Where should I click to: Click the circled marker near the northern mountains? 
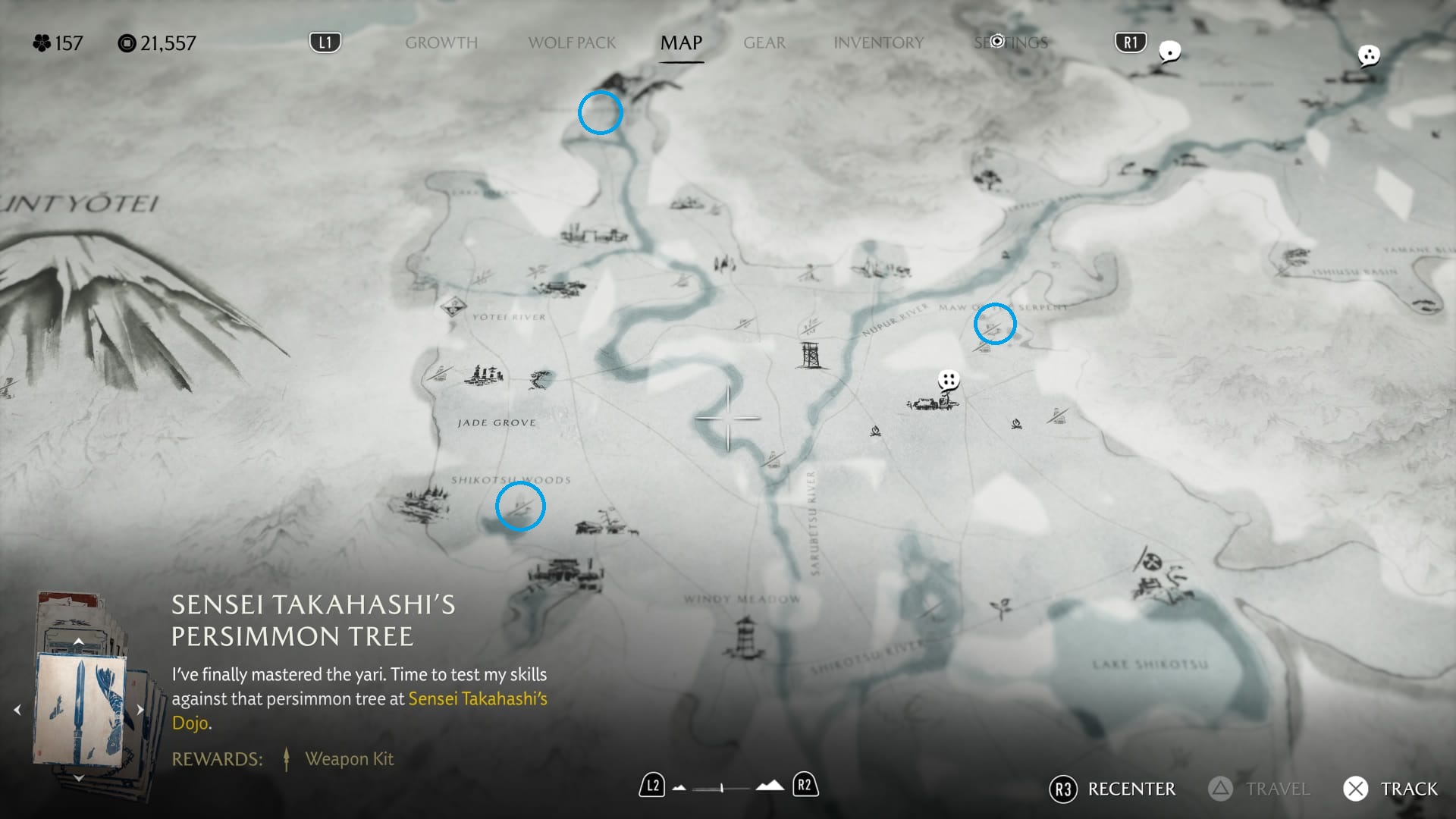pyautogui.click(x=600, y=112)
